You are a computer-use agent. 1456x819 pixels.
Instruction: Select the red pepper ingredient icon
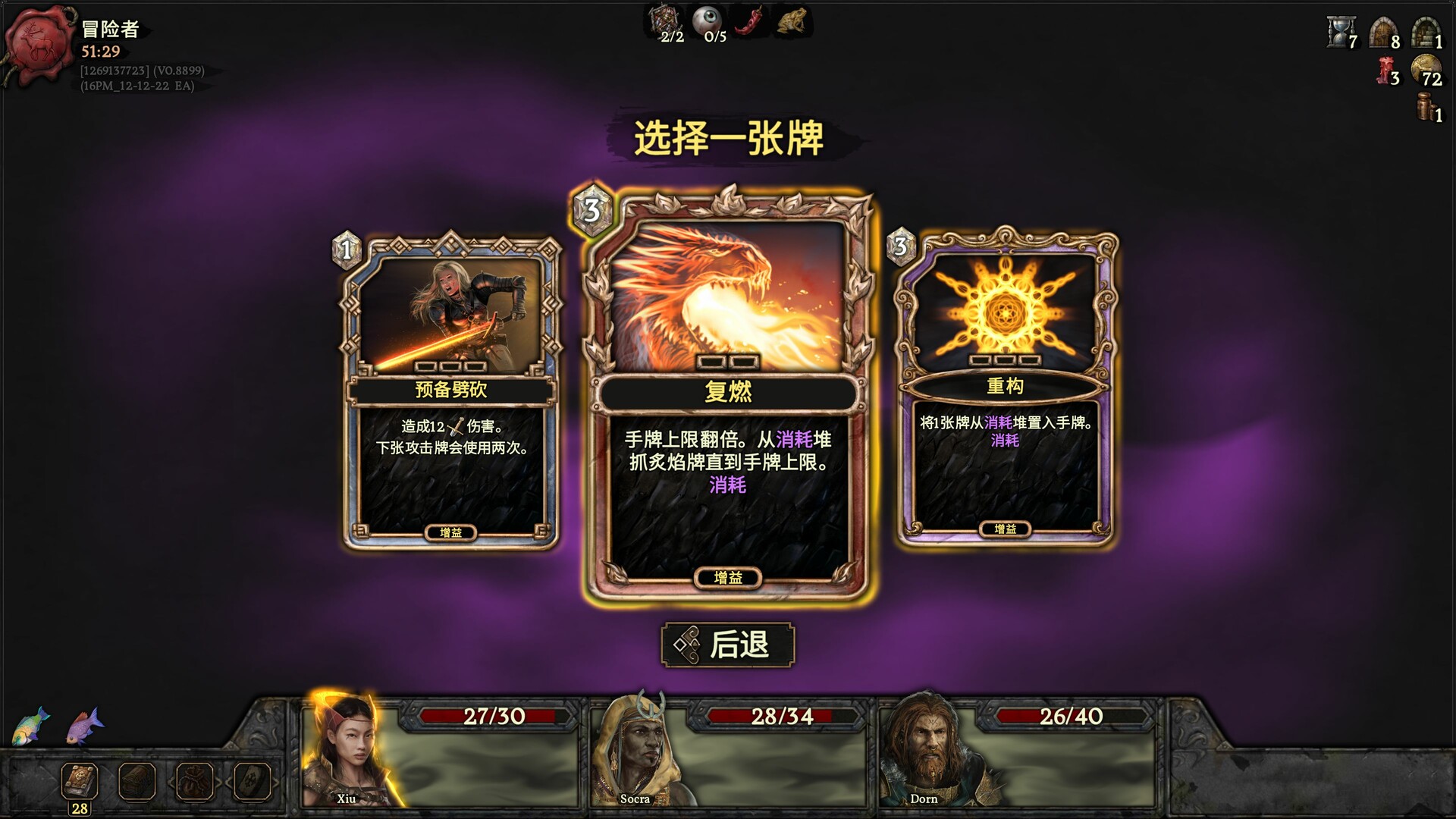tap(747, 21)
